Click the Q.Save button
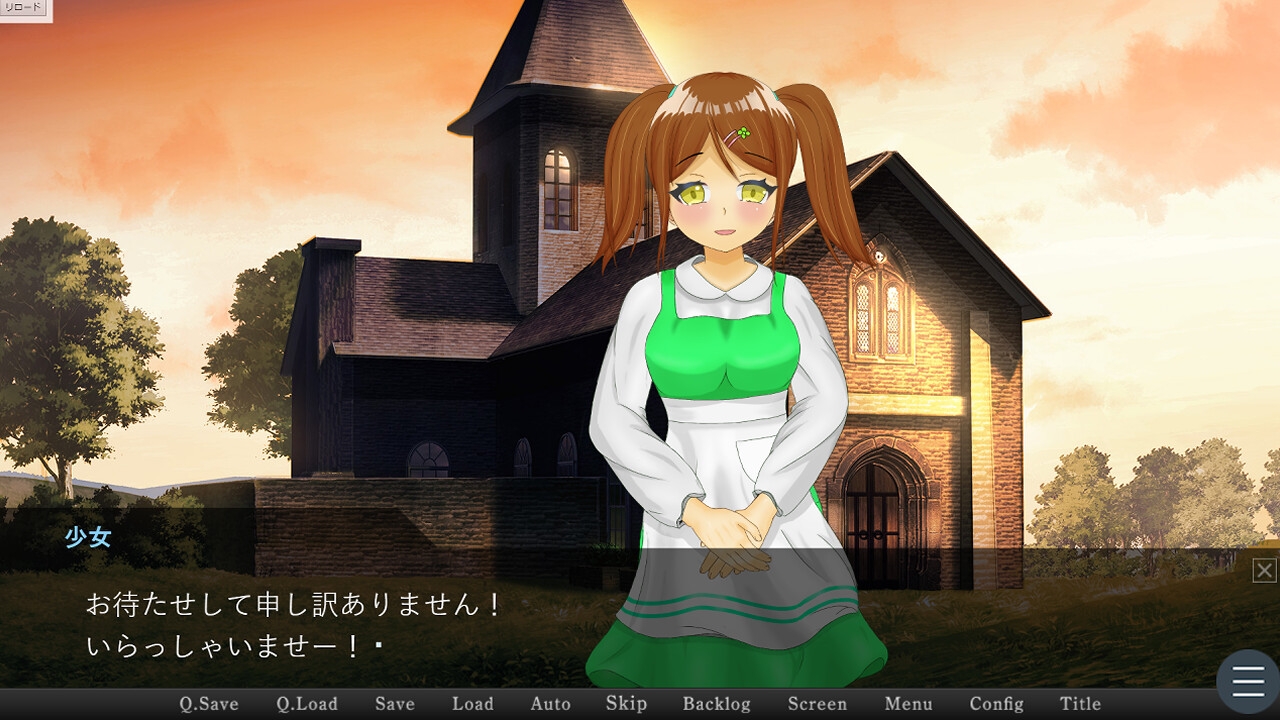 point(209,704)
